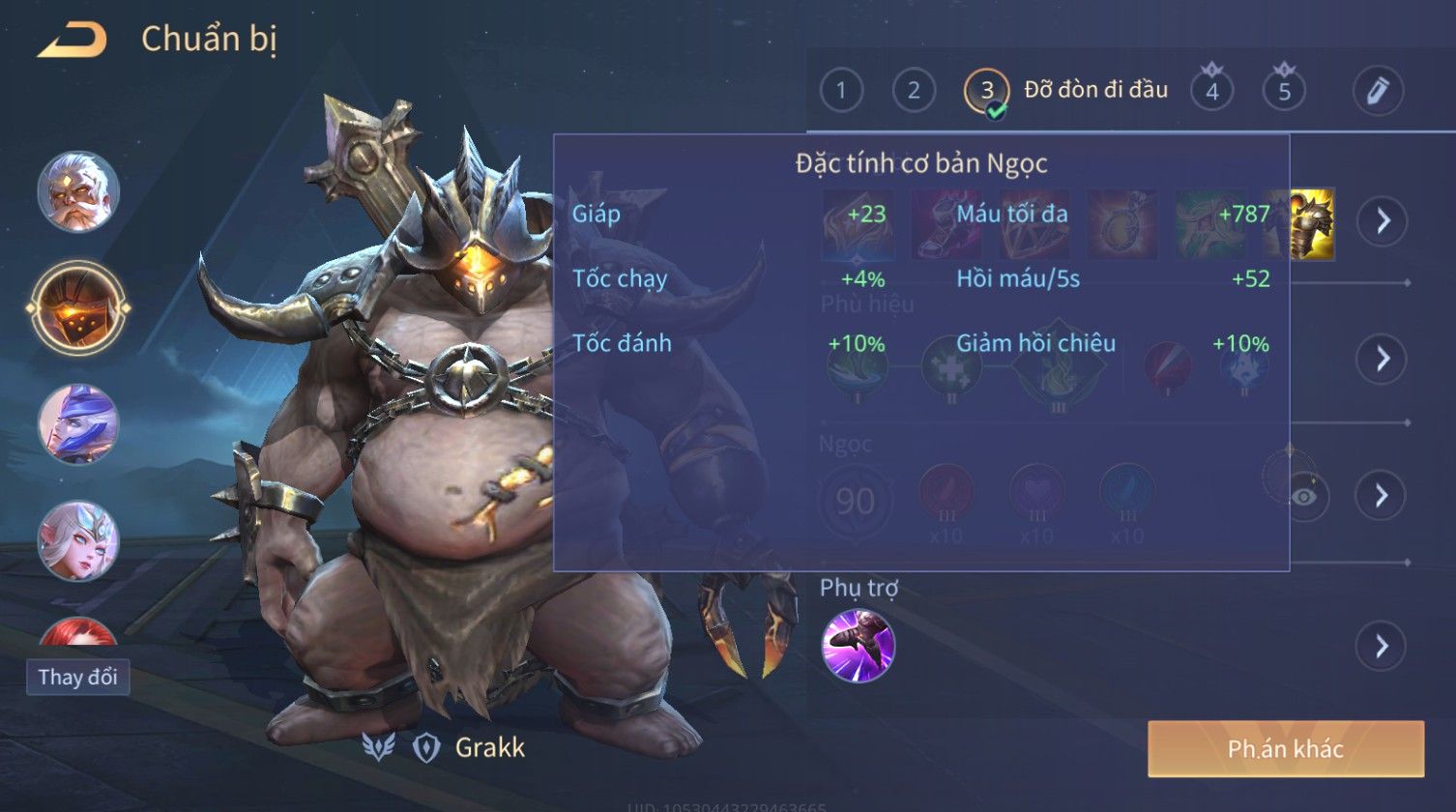The width and height of the screenshot is (1456, 812).
Task: Switch to loadout preset 2
Action: (x=914, y=91)
